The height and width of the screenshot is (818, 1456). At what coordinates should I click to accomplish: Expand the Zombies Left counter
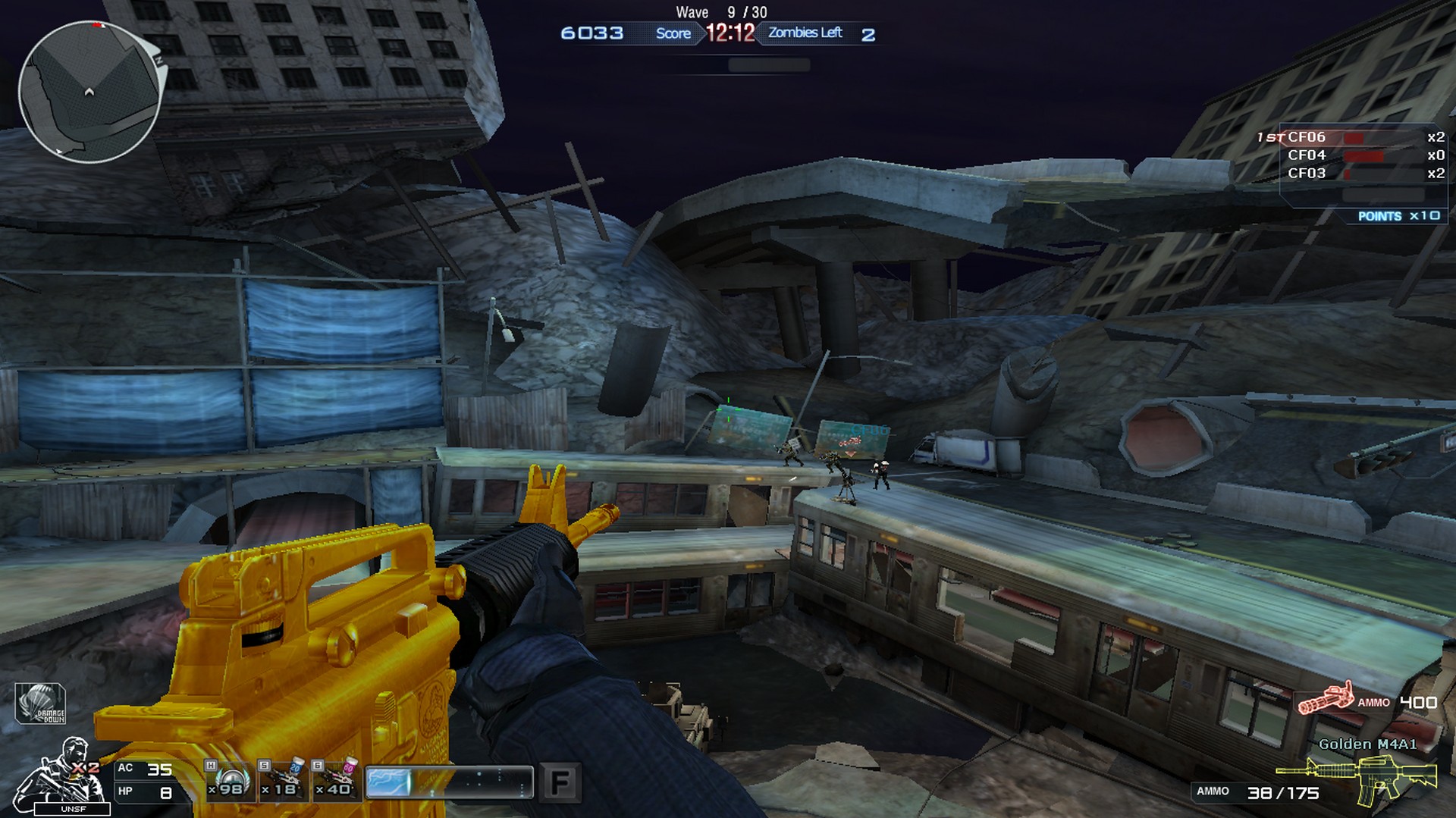805,33
